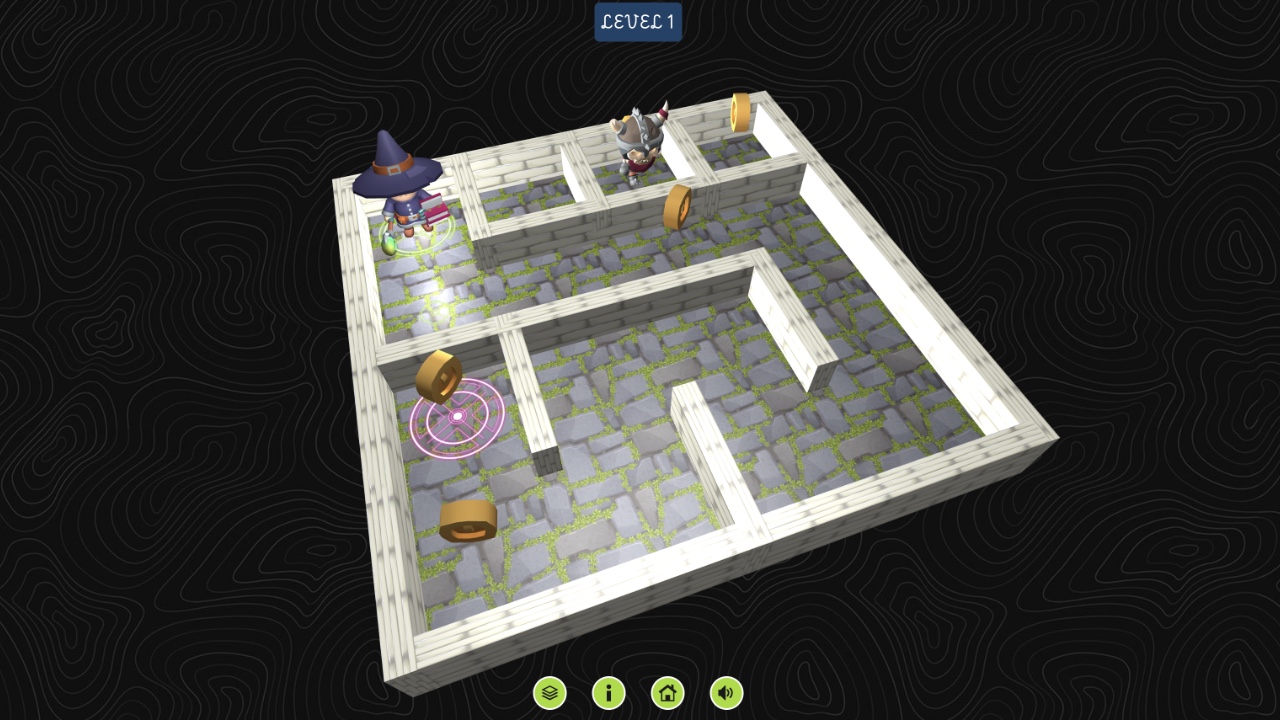
Task: Collect the coin beside the knight
Action: coord(676,205)
